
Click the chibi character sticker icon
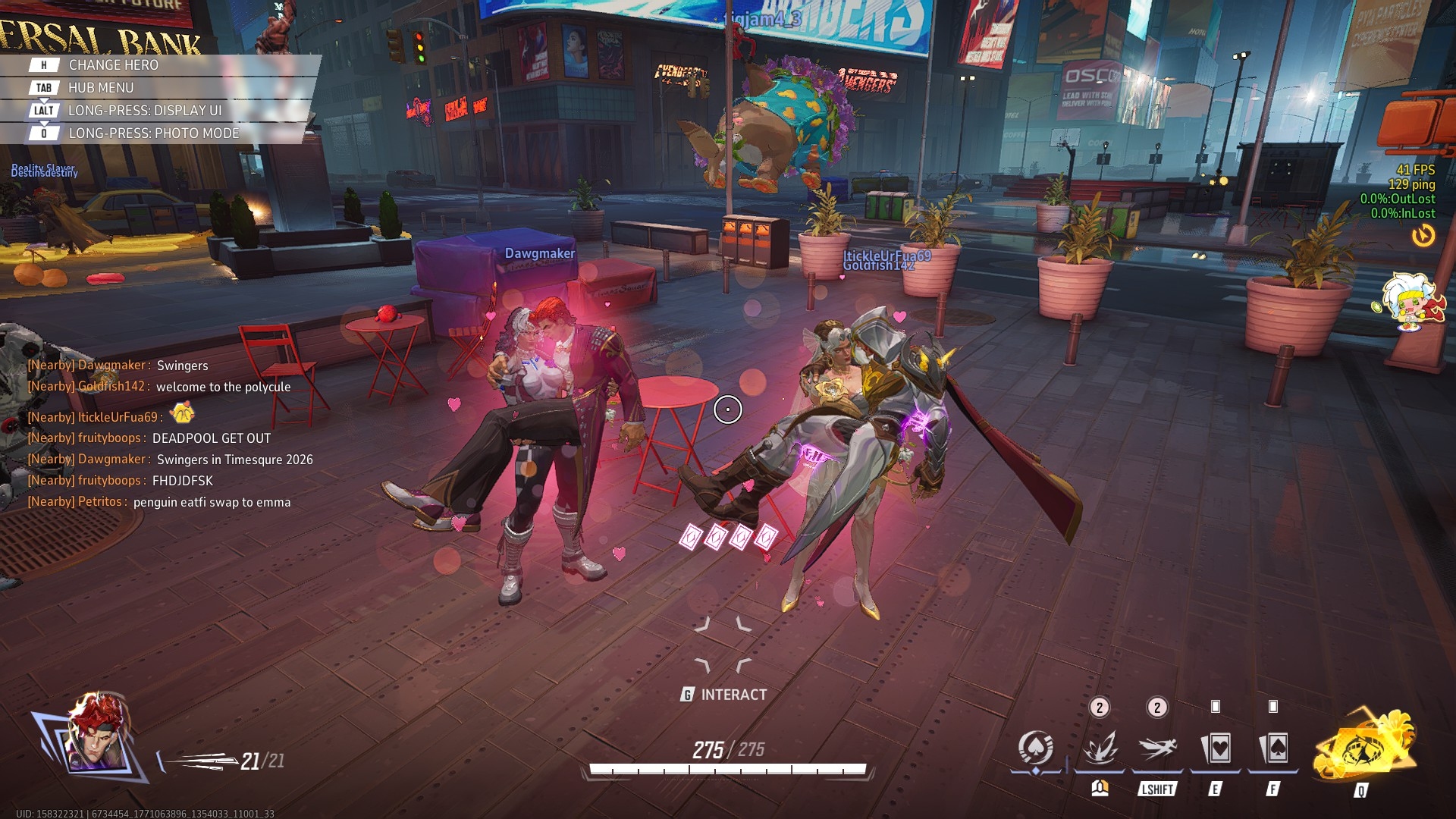[x=1408, y=302]
